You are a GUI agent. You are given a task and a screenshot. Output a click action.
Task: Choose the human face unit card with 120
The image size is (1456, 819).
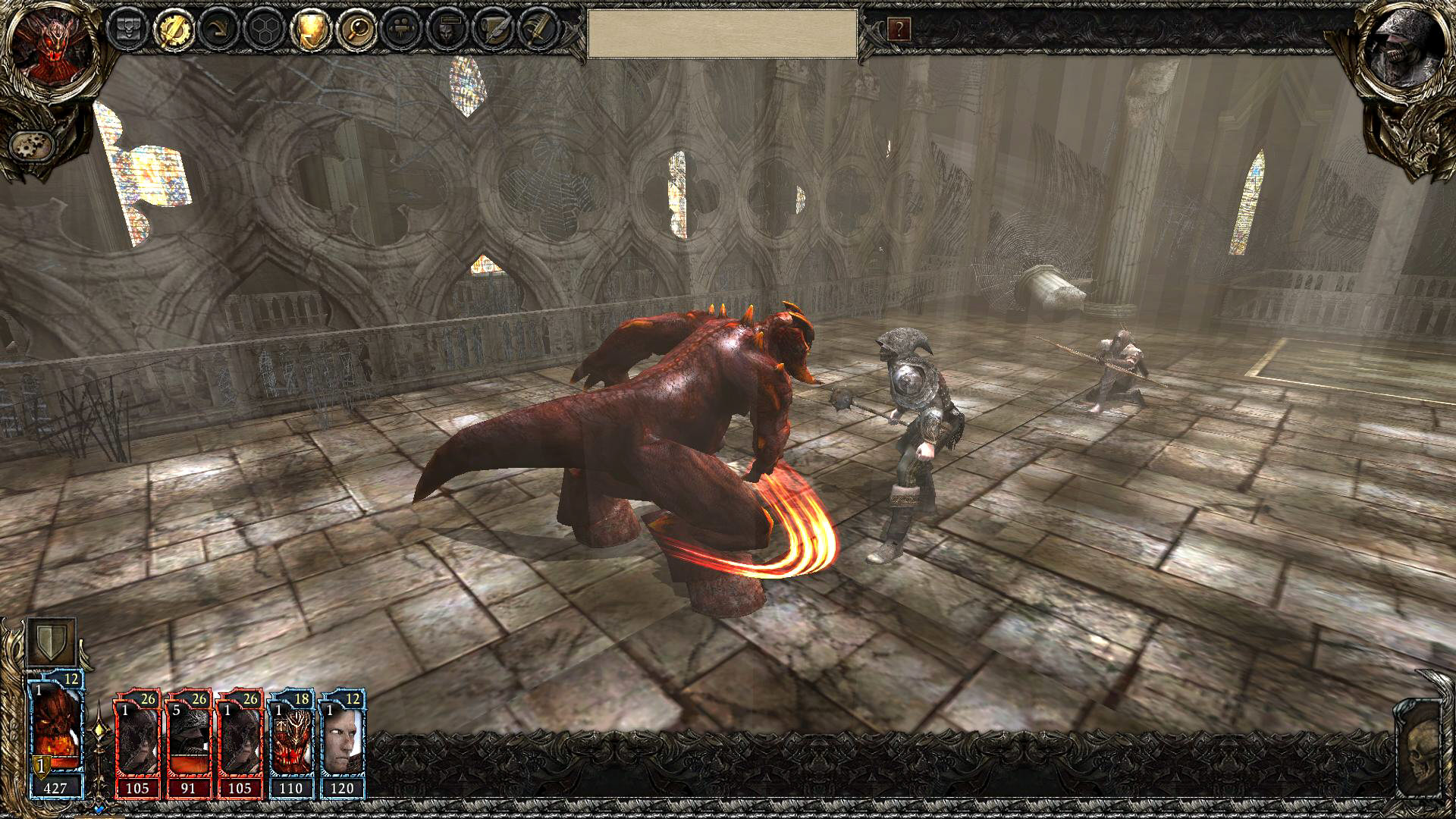click(x=343, y=744)
